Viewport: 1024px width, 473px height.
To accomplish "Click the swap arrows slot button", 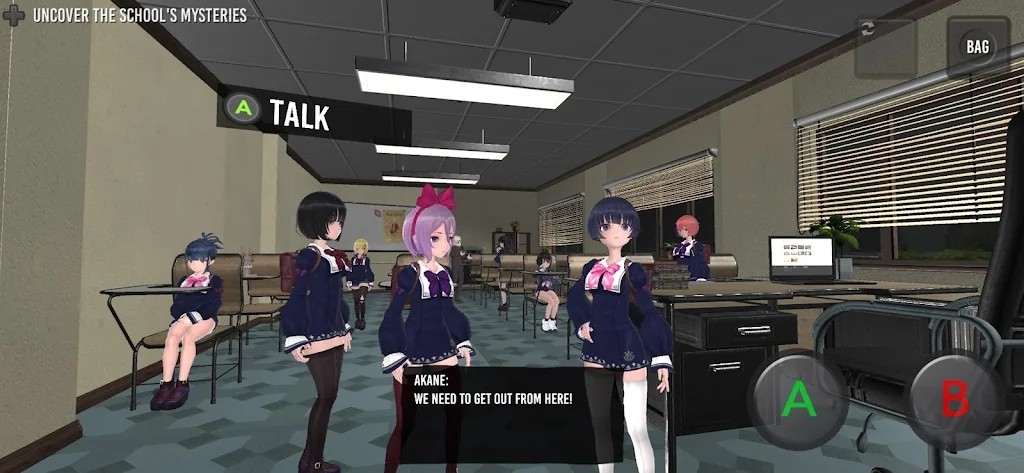I will pyautogui.click(x=885, y=47).
